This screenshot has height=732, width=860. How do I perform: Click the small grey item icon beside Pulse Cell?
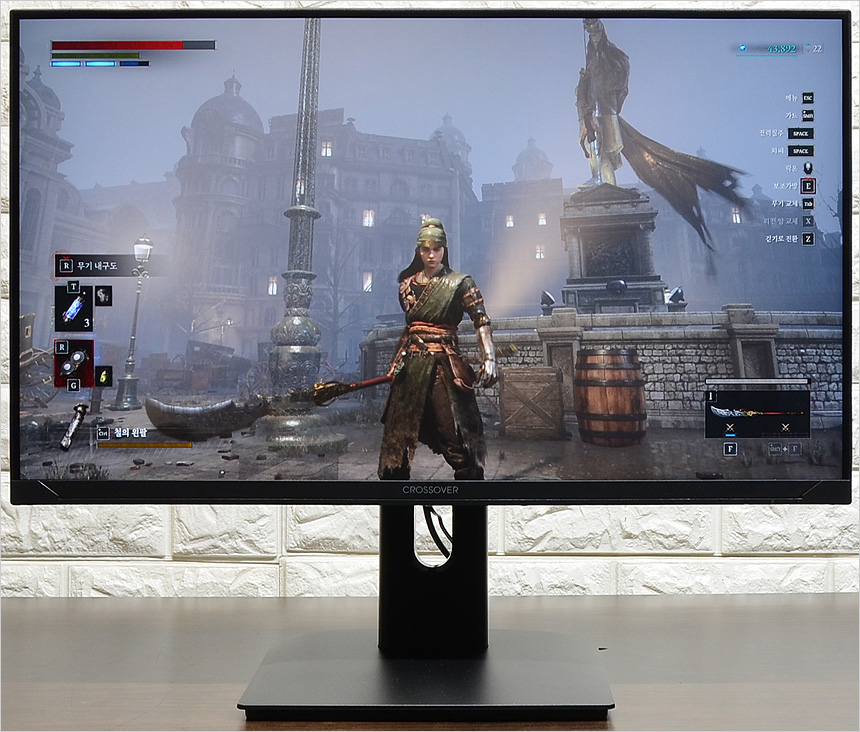click(x=104, y=295)
